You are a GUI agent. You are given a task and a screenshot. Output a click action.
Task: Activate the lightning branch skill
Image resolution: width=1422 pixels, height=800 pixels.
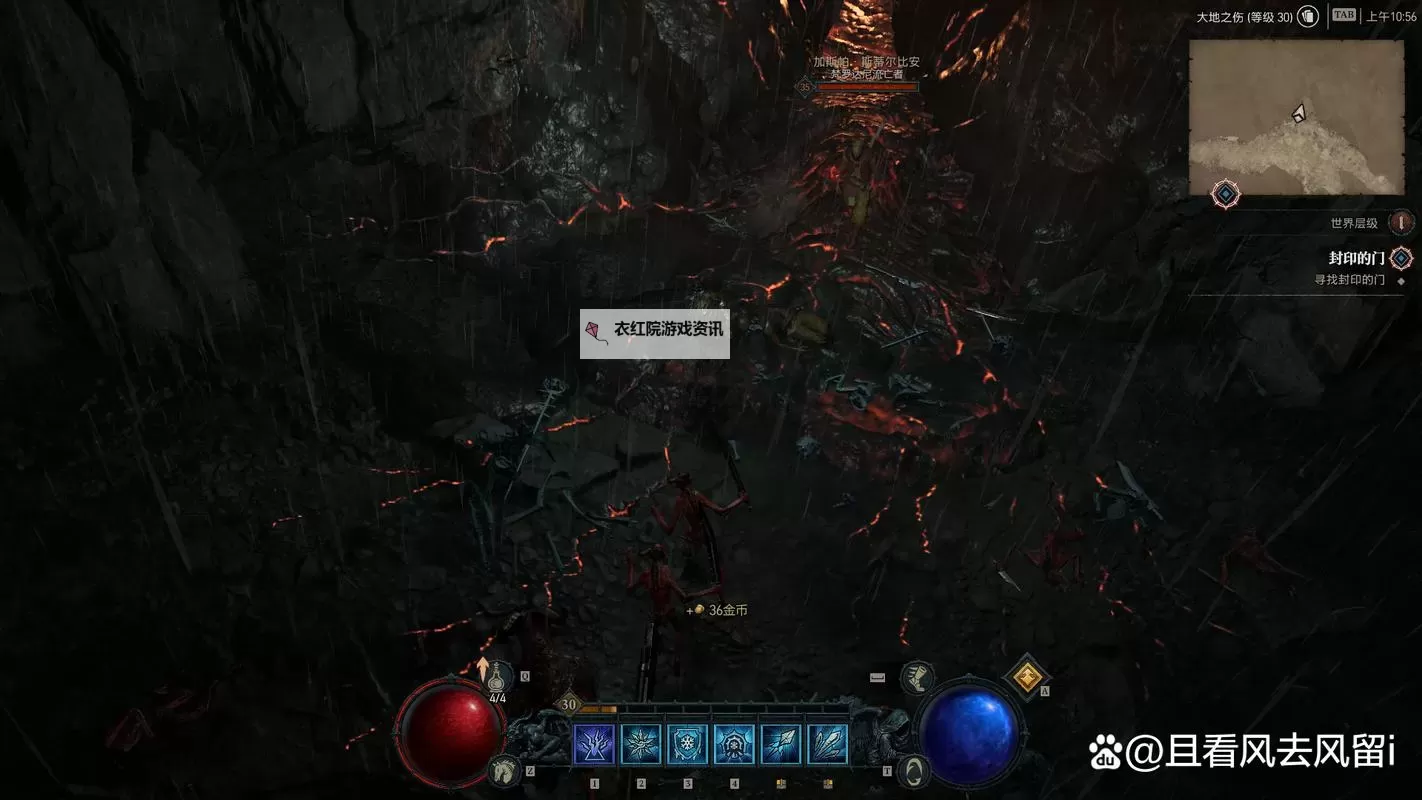tap(594, 745)
